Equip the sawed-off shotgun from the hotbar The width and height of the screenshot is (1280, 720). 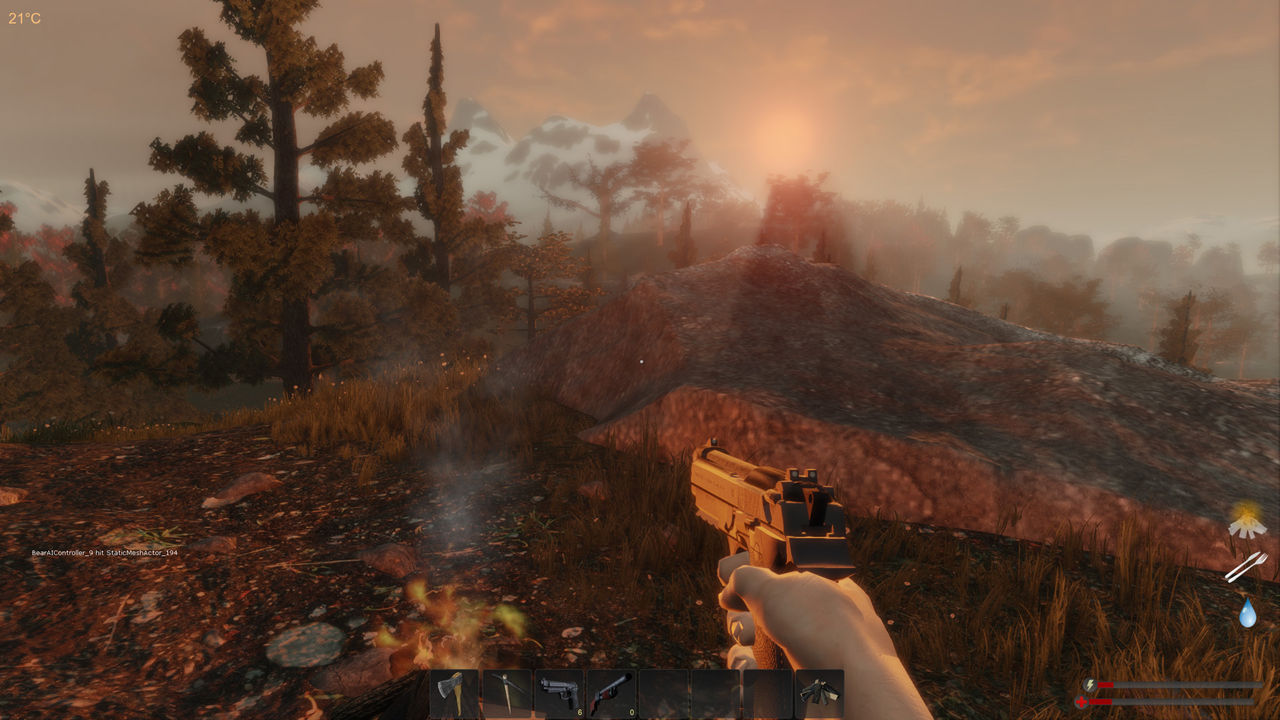[x=610, y=690]
